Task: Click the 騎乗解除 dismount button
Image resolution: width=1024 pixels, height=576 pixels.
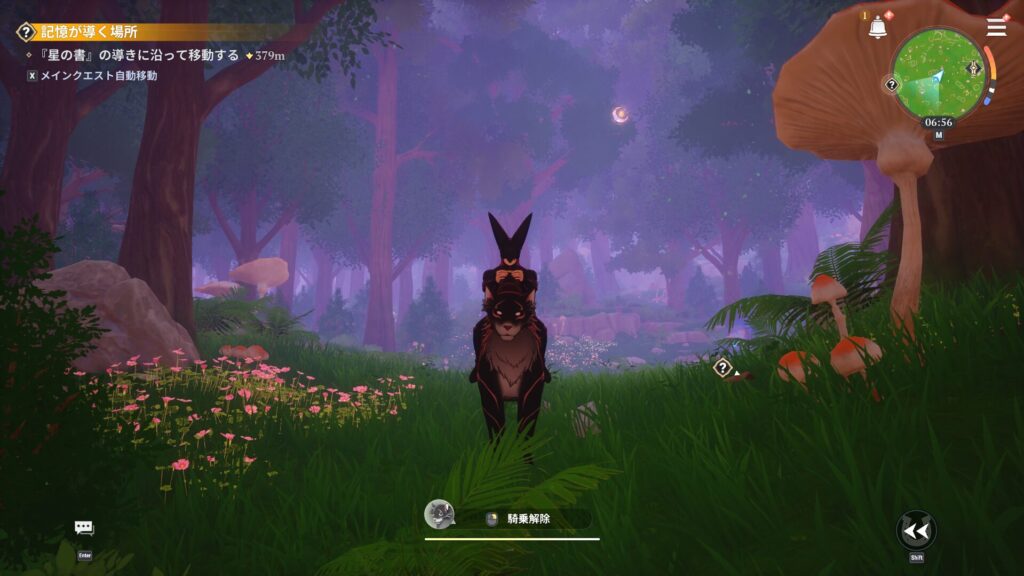Action: tap(530, 519)
